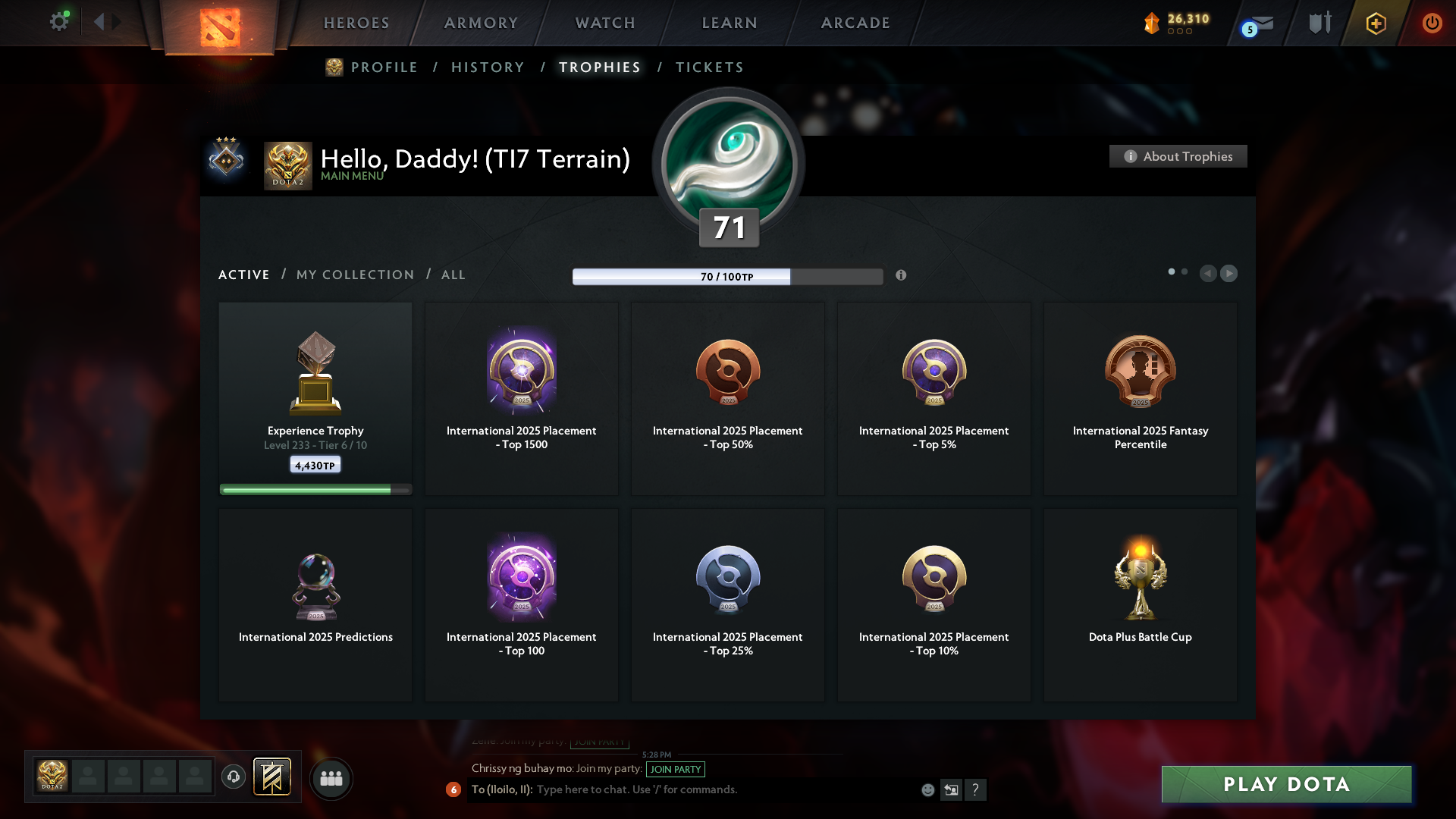
Task: Click the chat message input field
Action: [720, 789]
